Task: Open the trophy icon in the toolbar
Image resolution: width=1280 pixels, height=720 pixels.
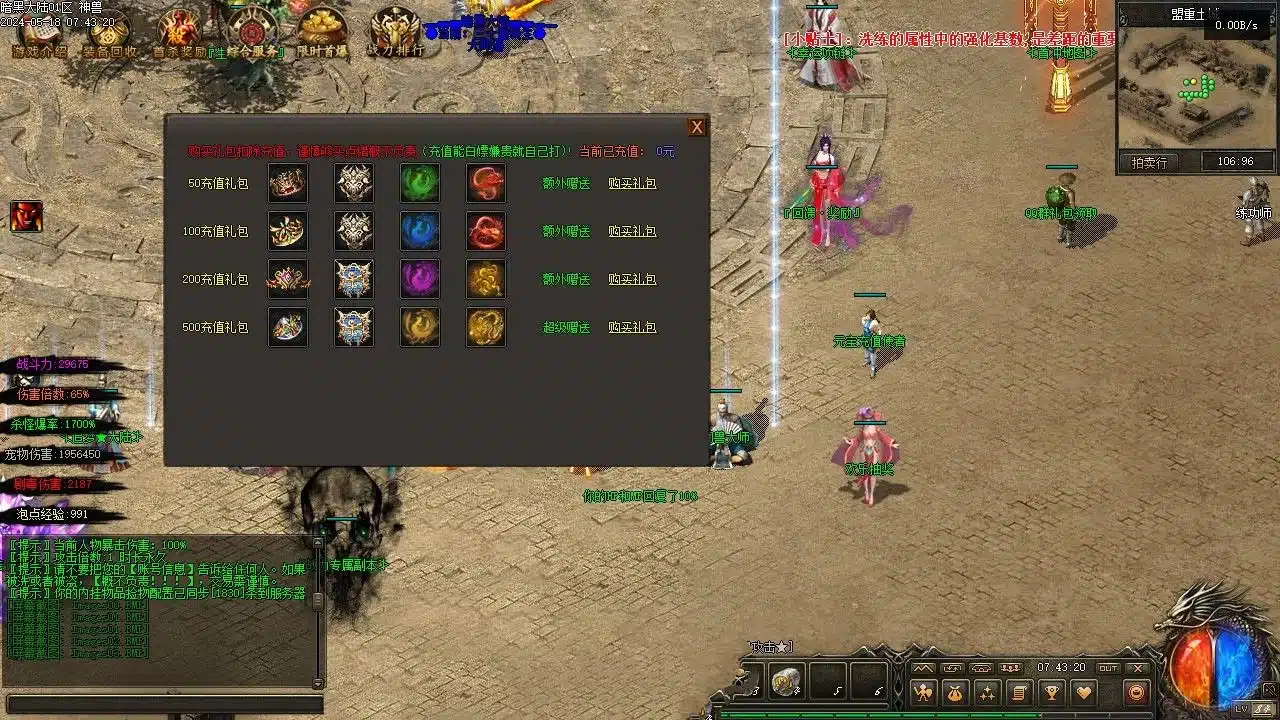Action: tap(1051, 692)
